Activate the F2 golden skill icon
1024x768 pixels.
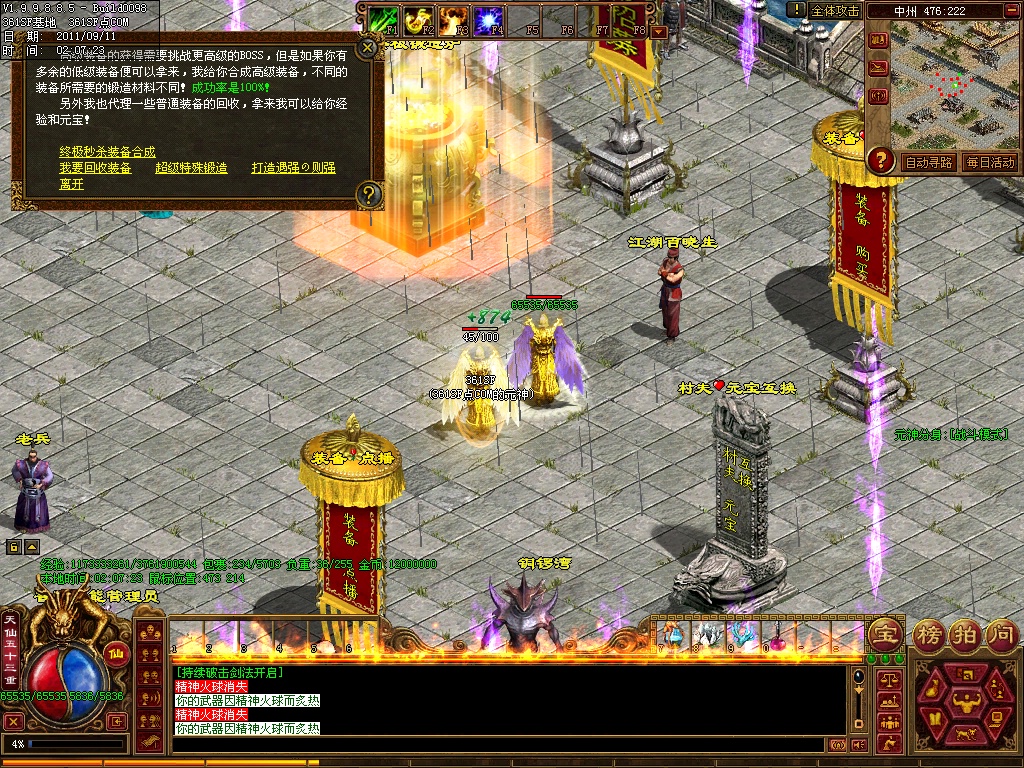(x=418, y=19)
